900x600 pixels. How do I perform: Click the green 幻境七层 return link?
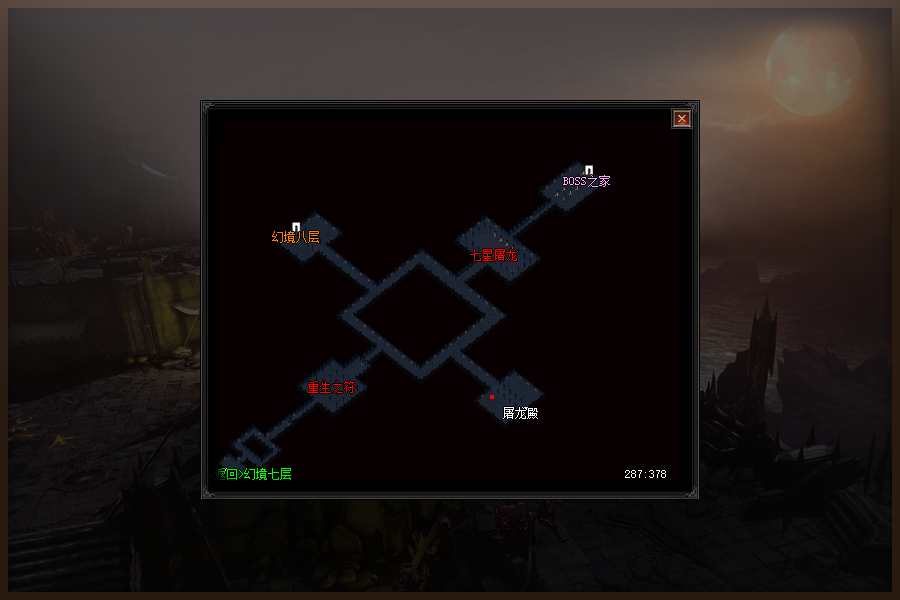pos(255,474)
